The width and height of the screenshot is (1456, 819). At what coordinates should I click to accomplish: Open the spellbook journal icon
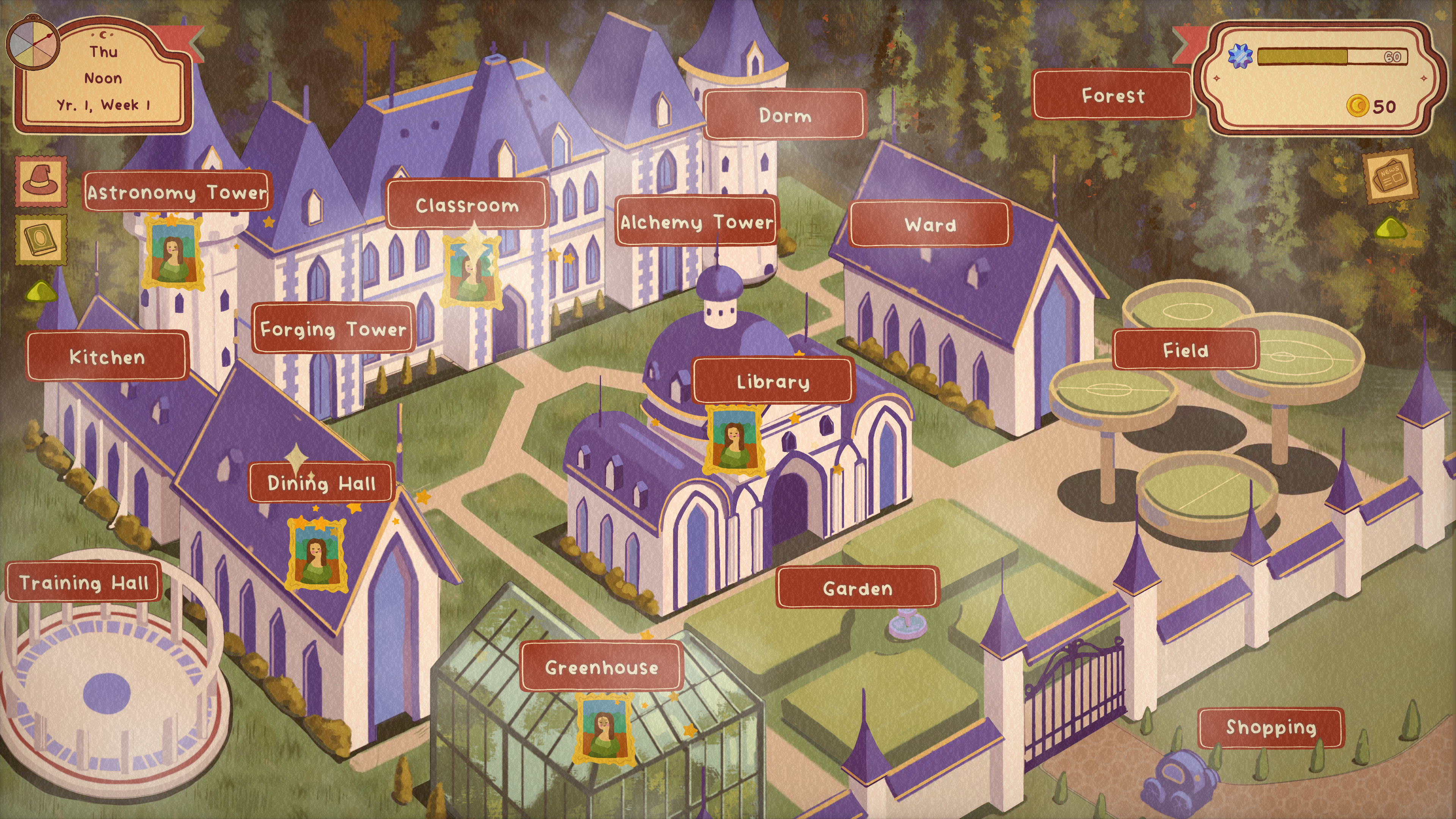coord(41,239)
